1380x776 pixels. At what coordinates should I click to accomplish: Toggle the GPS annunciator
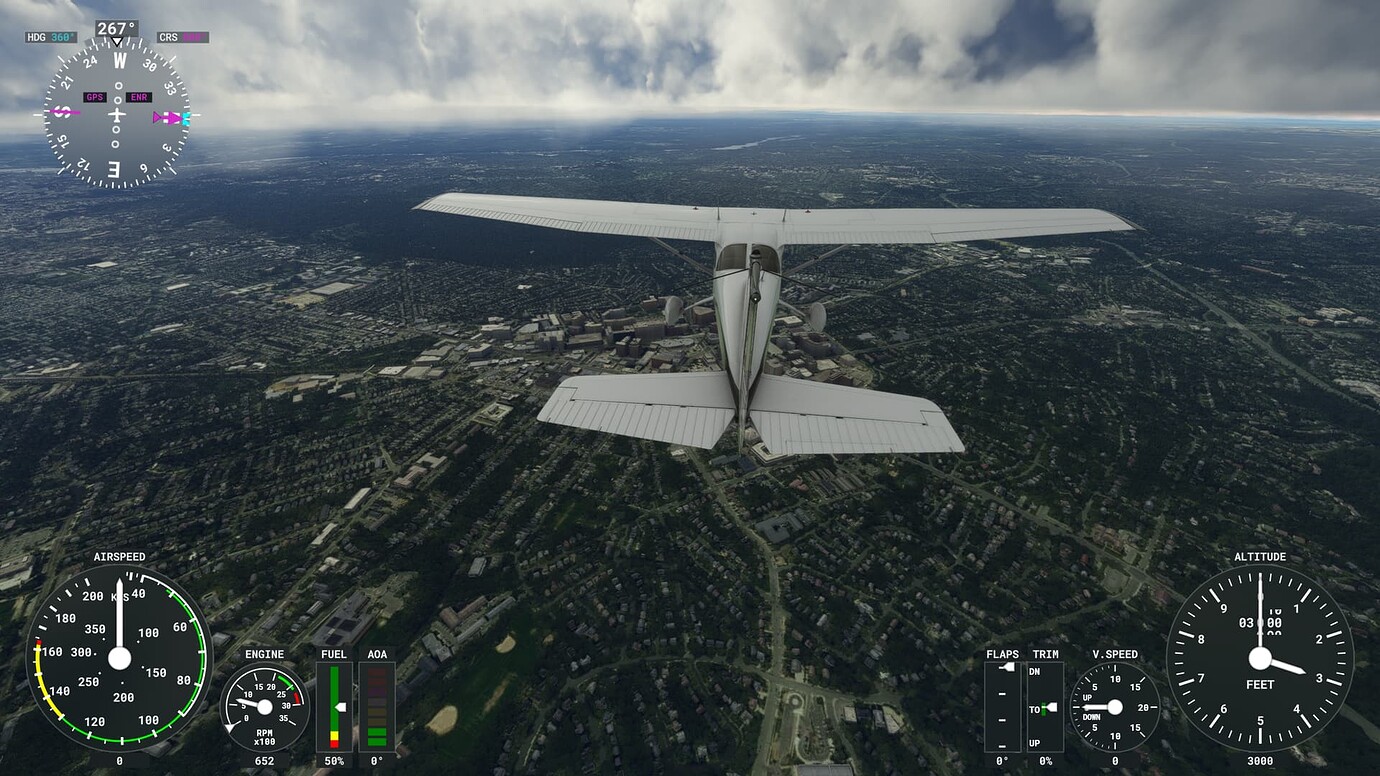[x=95, y=97]
